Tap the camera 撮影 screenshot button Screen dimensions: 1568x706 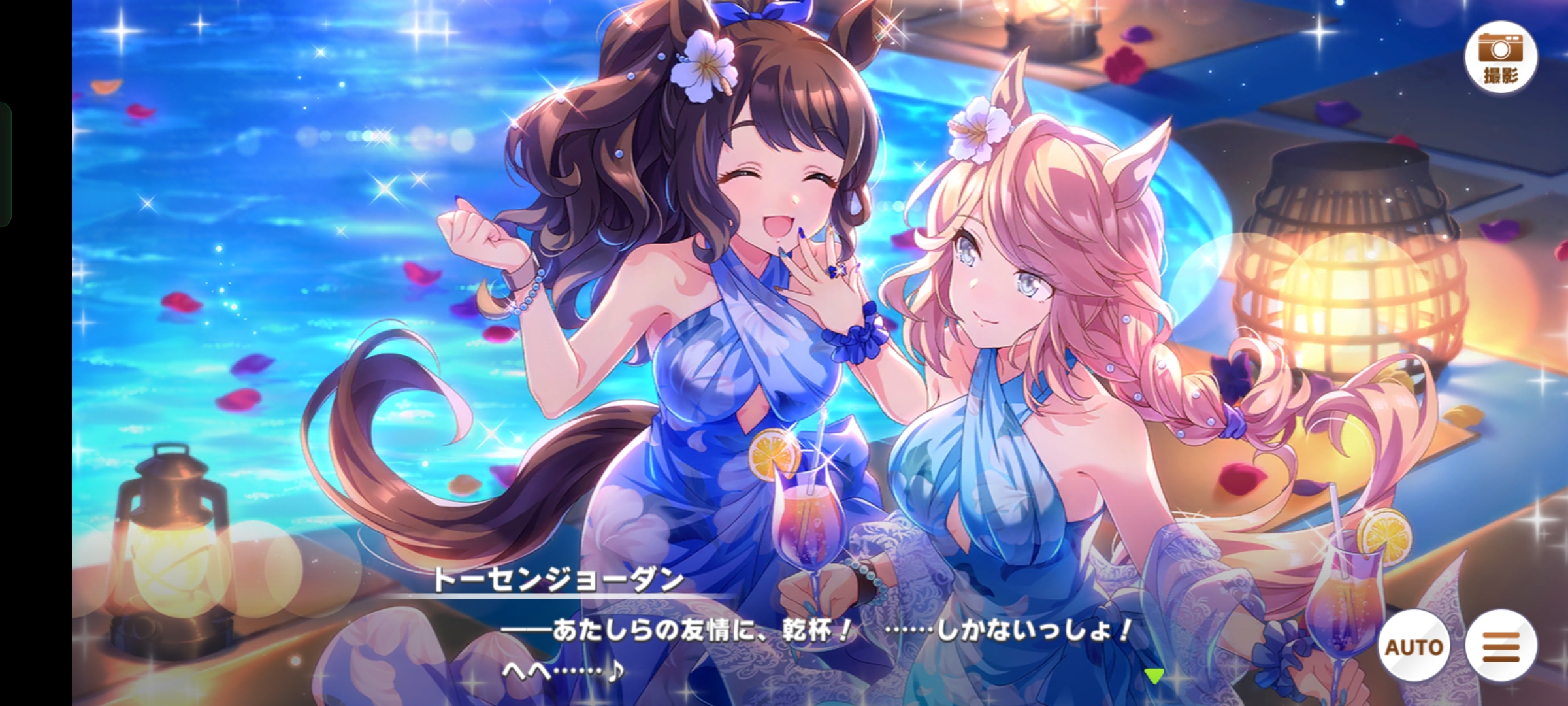(1500, 57)
